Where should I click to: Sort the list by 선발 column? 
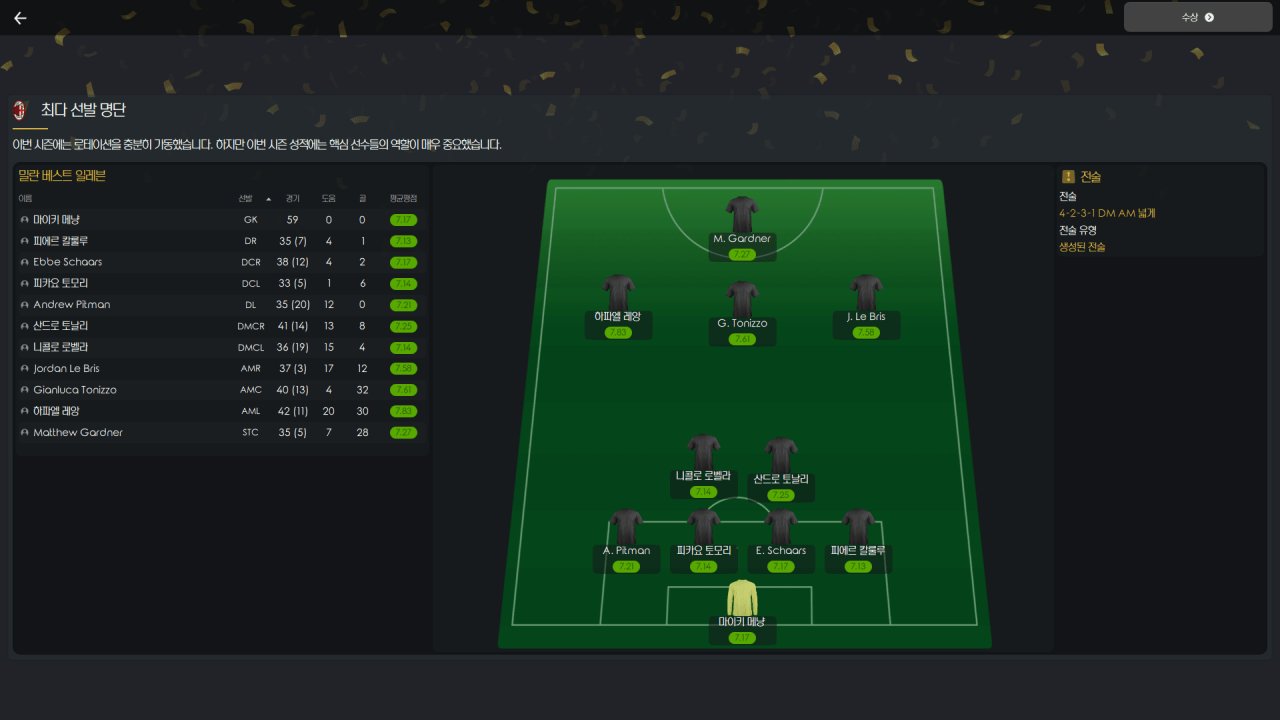point(246,198)
